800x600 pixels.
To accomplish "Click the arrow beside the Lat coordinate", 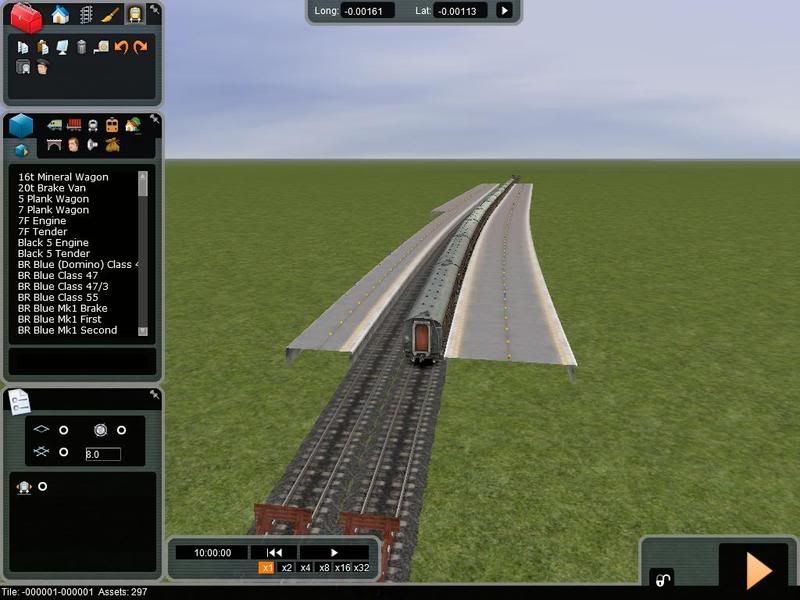I will (504, 11).
